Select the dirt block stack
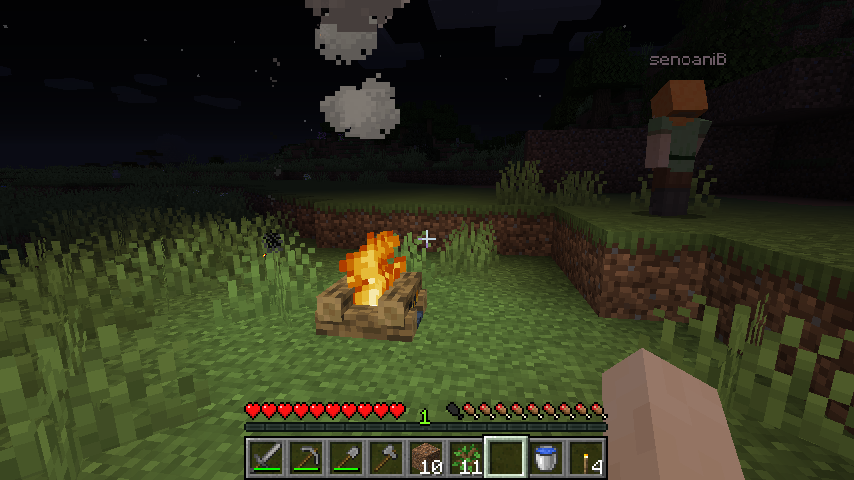Viewport: 854px width, 480px height. click(426, 458)
